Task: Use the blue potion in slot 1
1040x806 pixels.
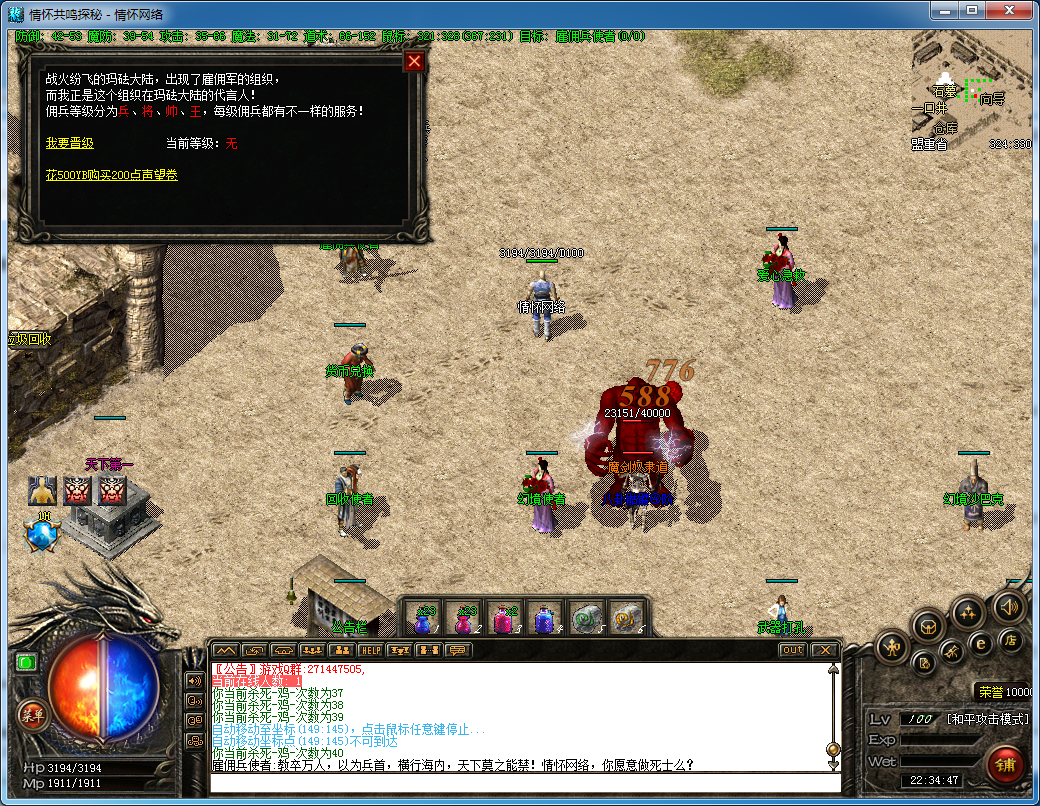Action: click(424, 620)
